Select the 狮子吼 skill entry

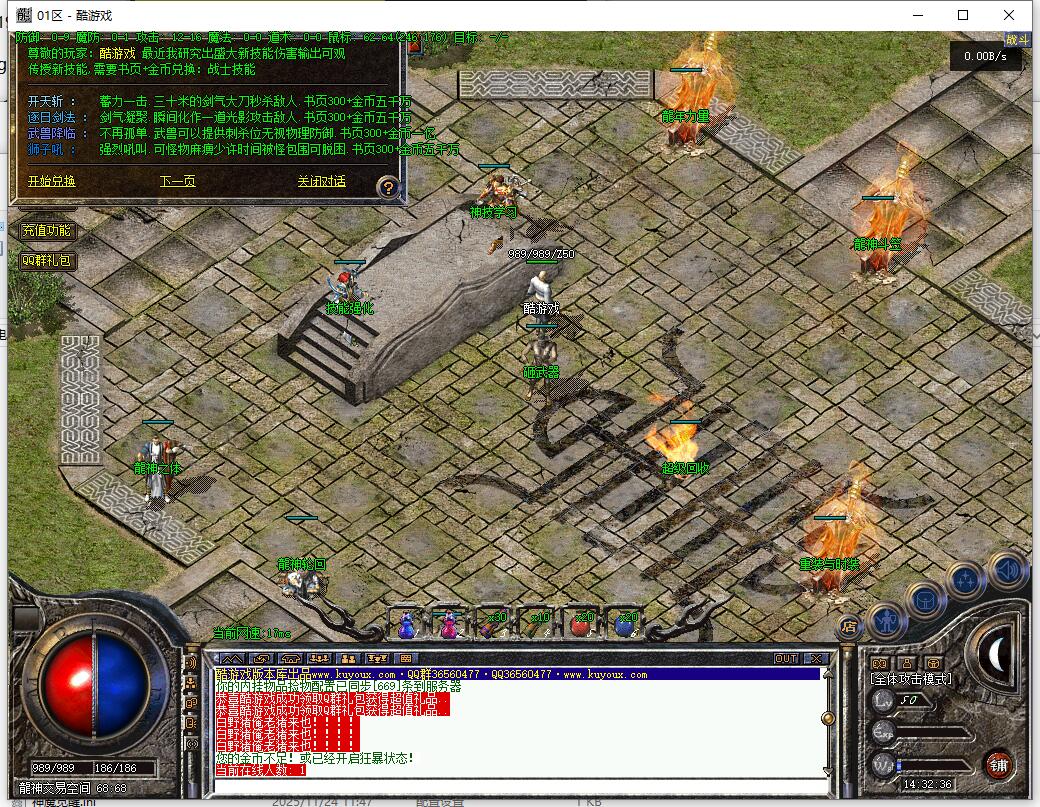(44, 149)
